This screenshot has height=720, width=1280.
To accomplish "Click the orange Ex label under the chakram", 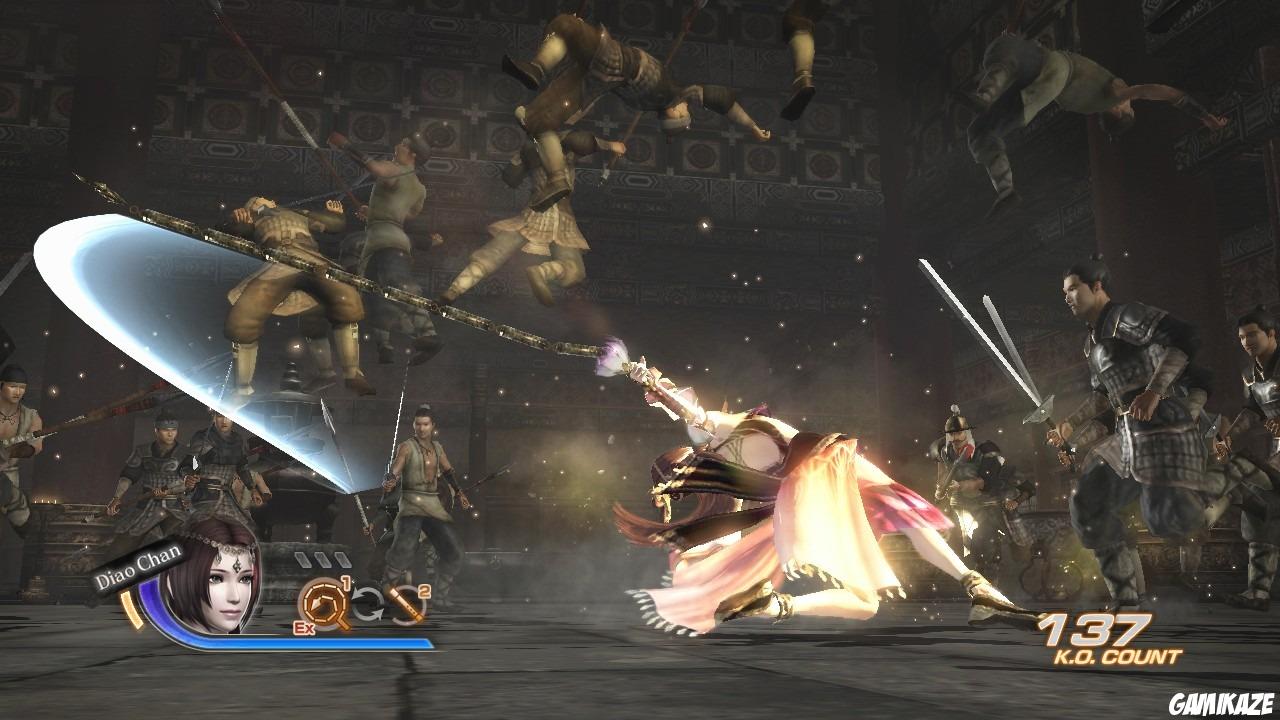I will tap(303, 627).
